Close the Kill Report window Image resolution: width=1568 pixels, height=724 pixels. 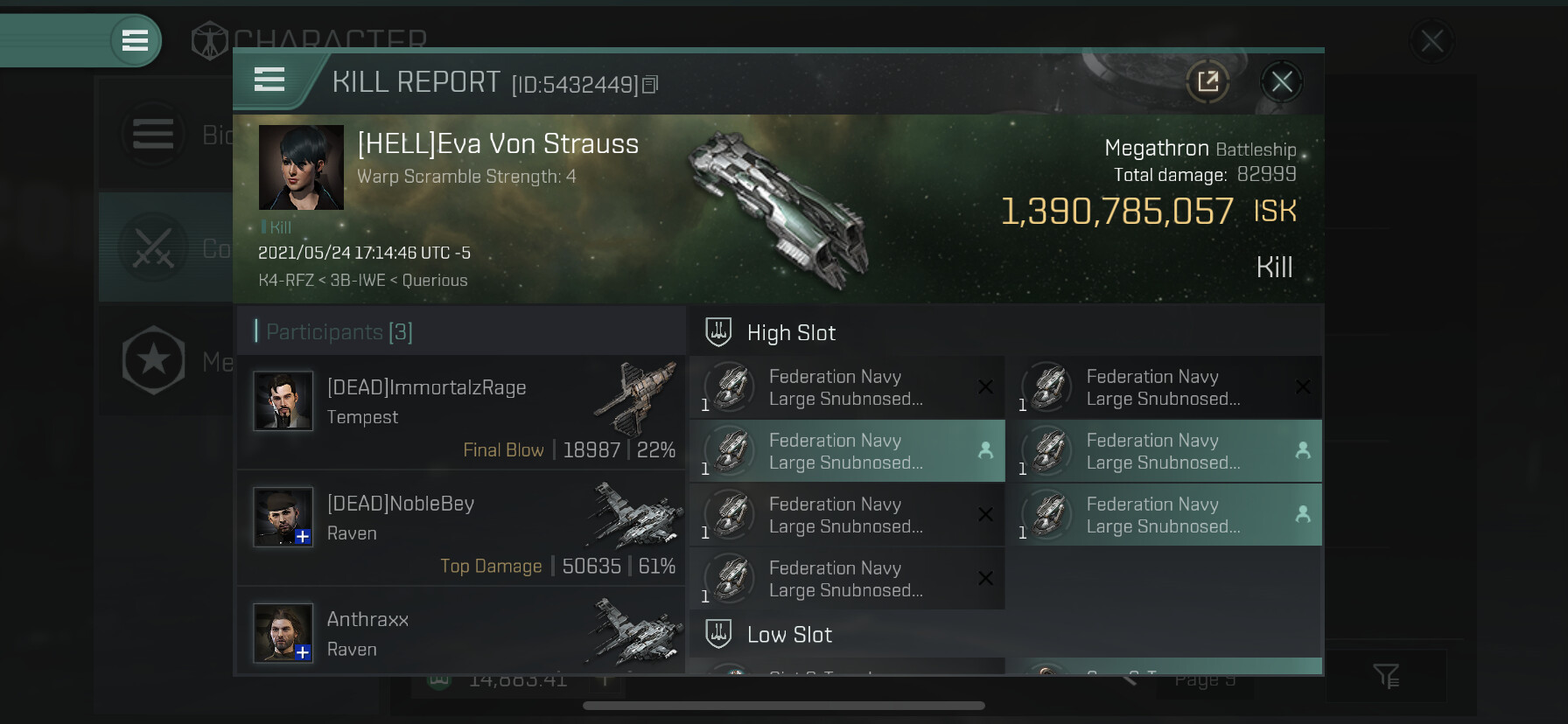1282,82
